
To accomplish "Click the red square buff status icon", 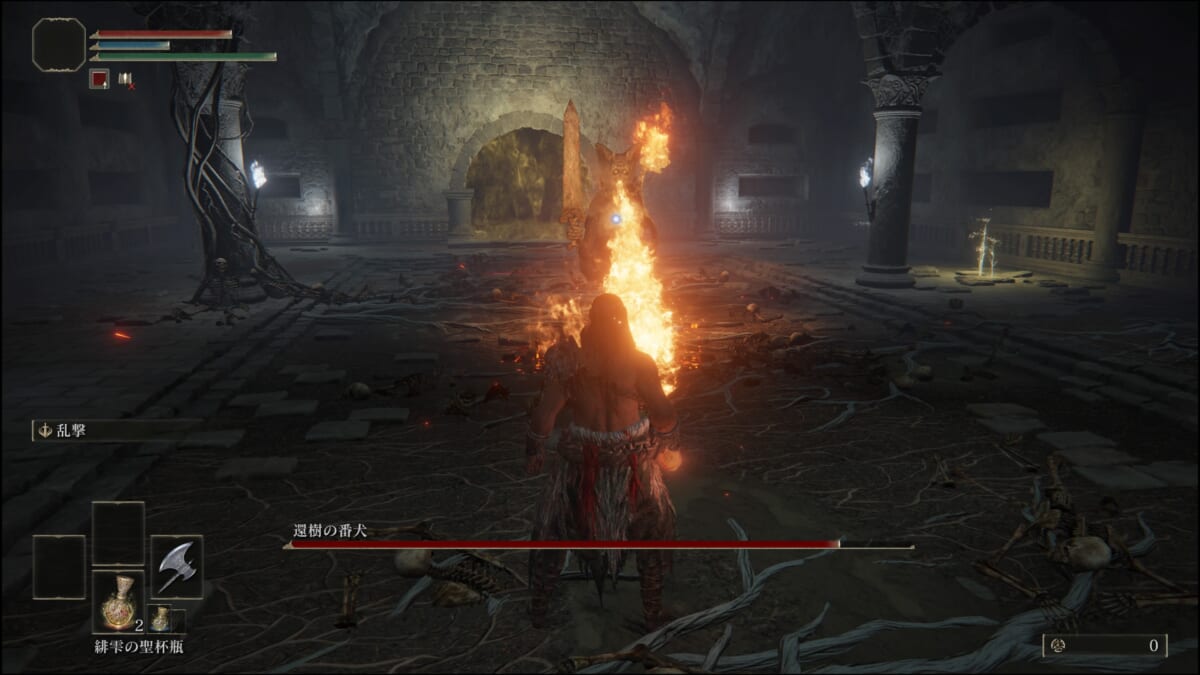I will tap(99, 78).
